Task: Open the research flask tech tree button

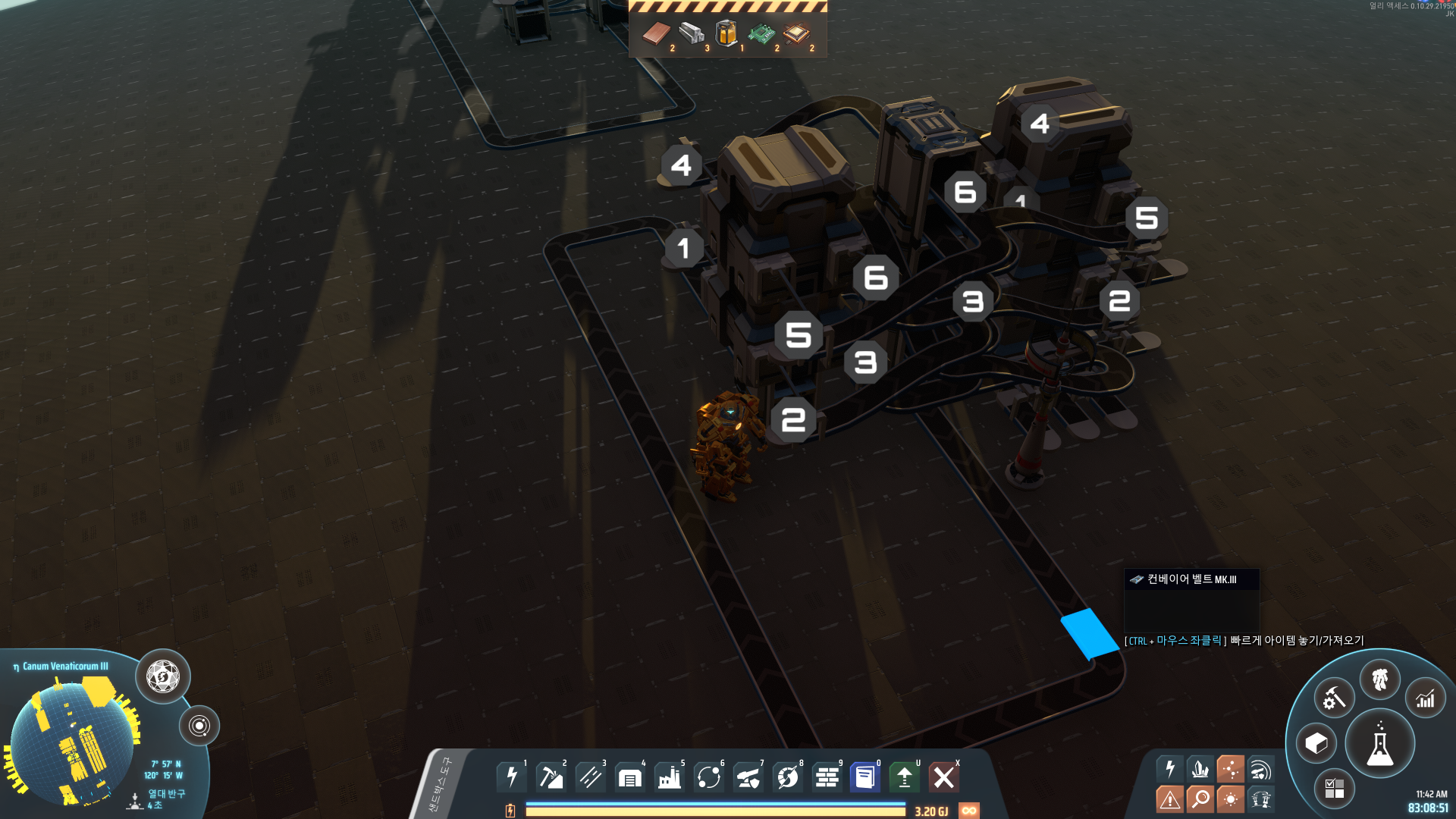Action: [x=1380, y=745]
